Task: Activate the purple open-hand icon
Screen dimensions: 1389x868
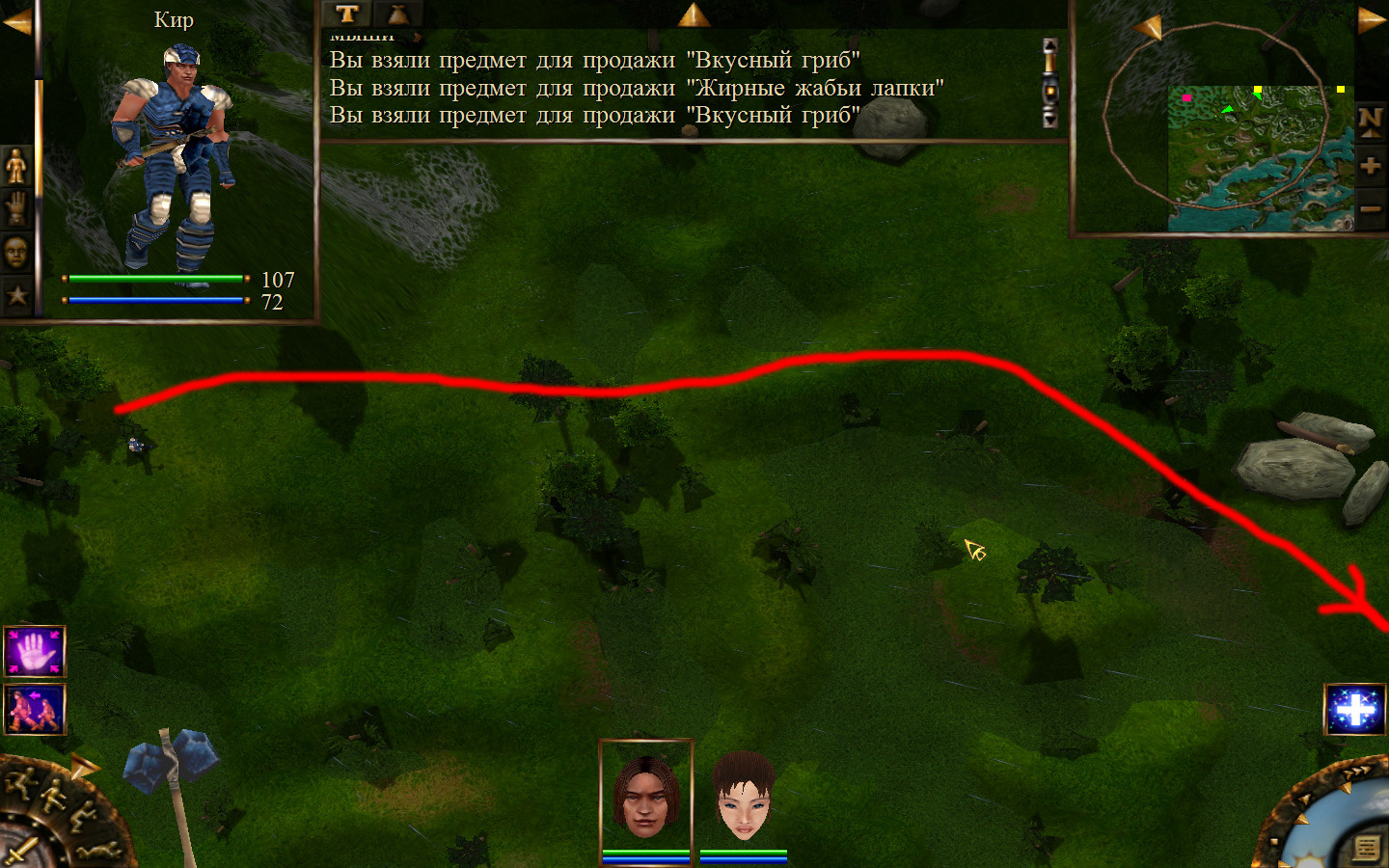Action: [35, 651]
